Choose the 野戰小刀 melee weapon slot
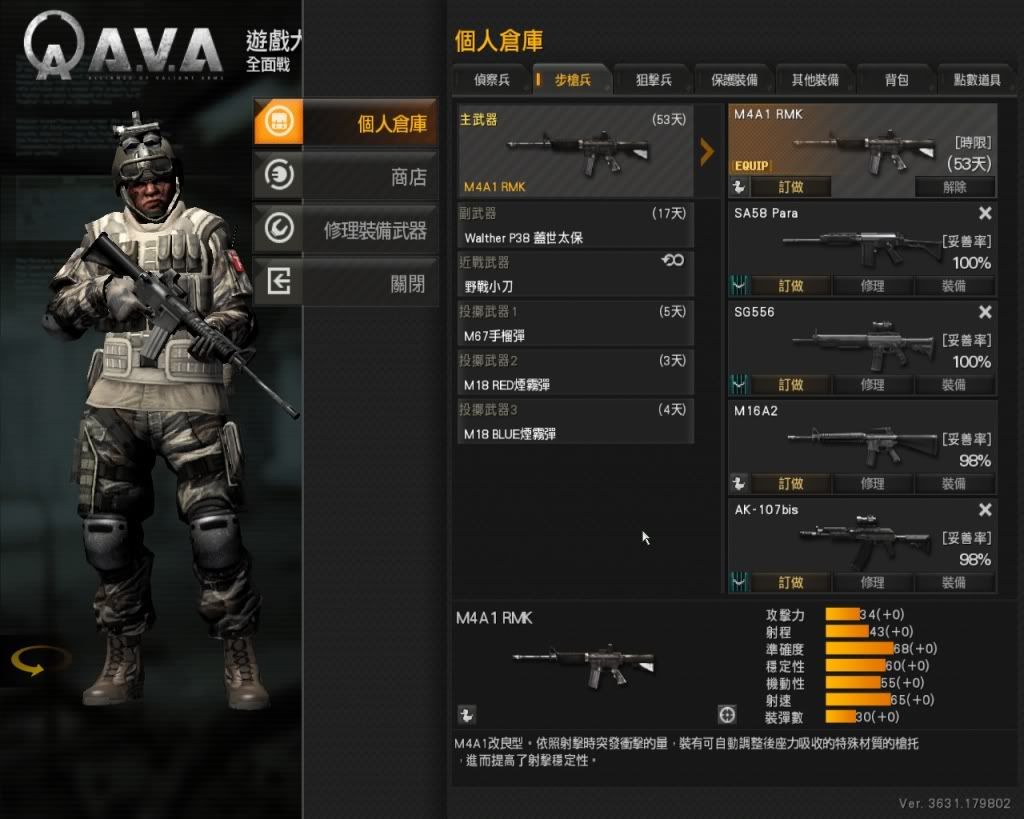Screen dimensions: 1024x819 tap(575, 275)
